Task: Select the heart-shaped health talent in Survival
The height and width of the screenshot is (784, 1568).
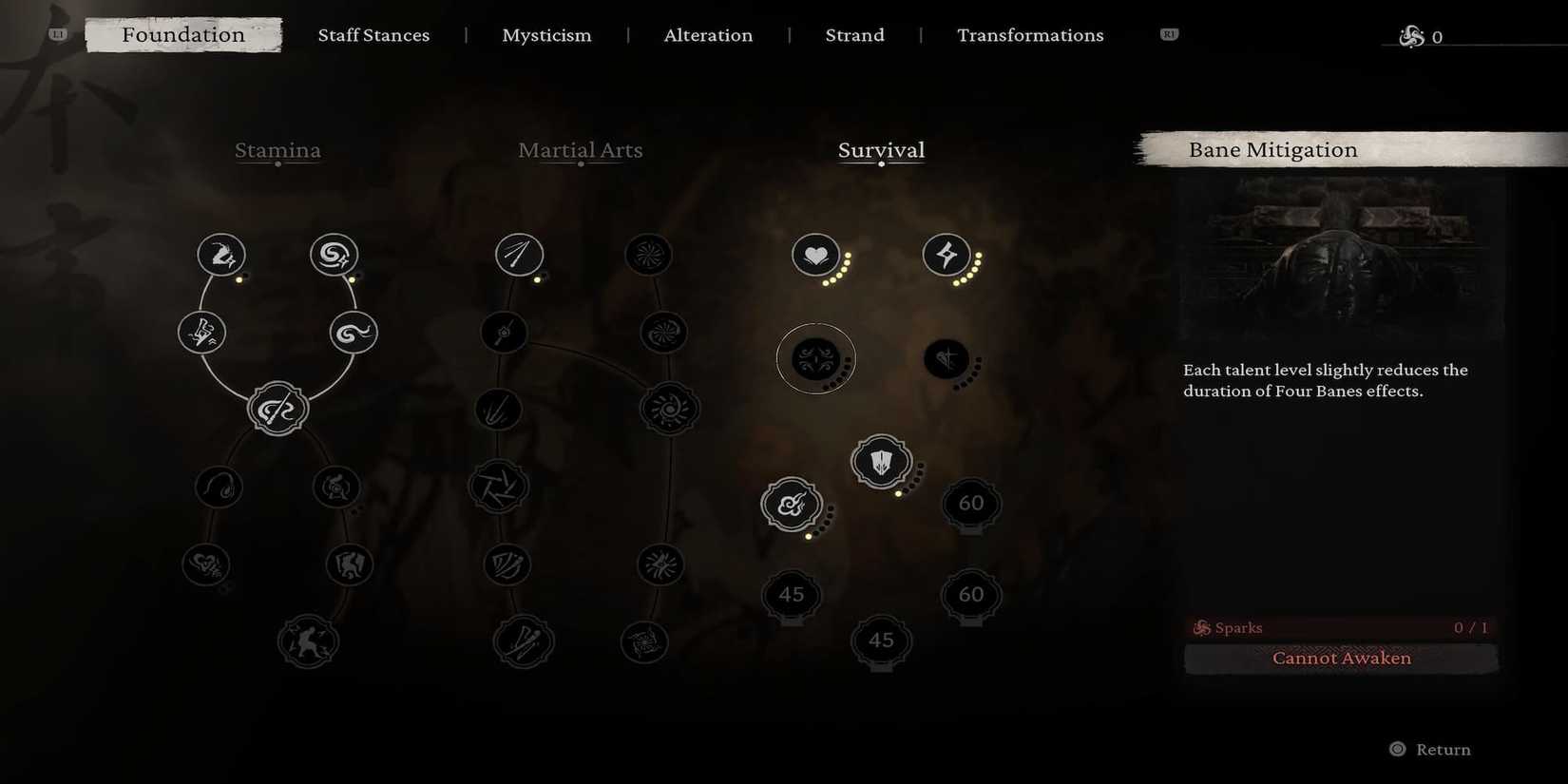Action: pyautogui.click(x=816, y=255)
